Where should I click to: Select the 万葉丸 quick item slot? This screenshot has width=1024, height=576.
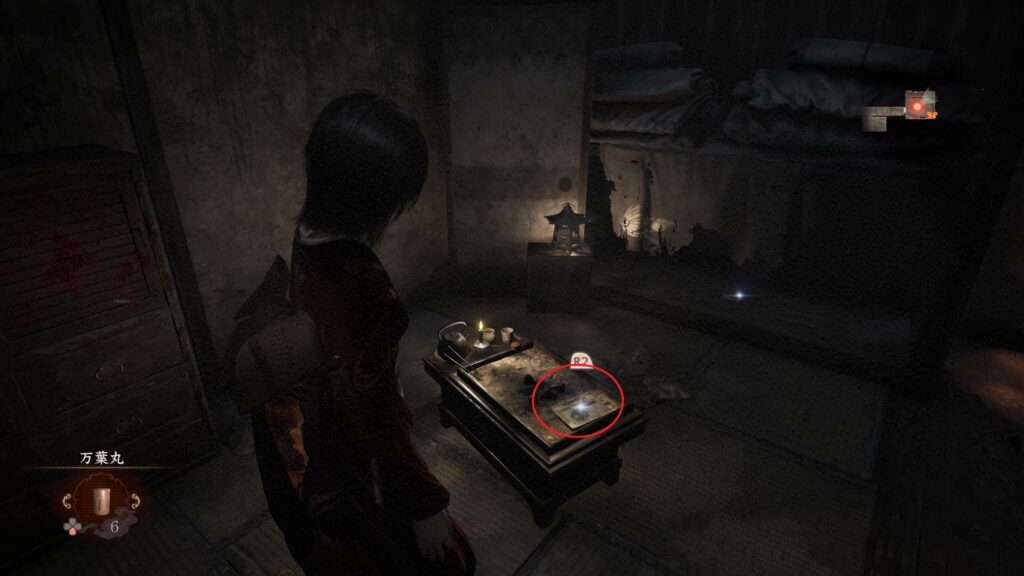point(98,500)
